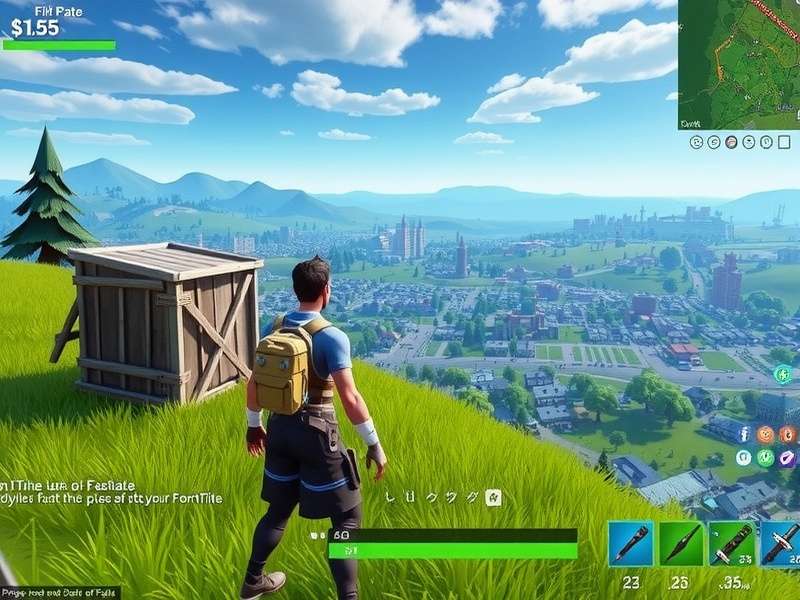Select the sword with the white crossguard
This screenshot has width=800, height=600.
tap(780, 543)
